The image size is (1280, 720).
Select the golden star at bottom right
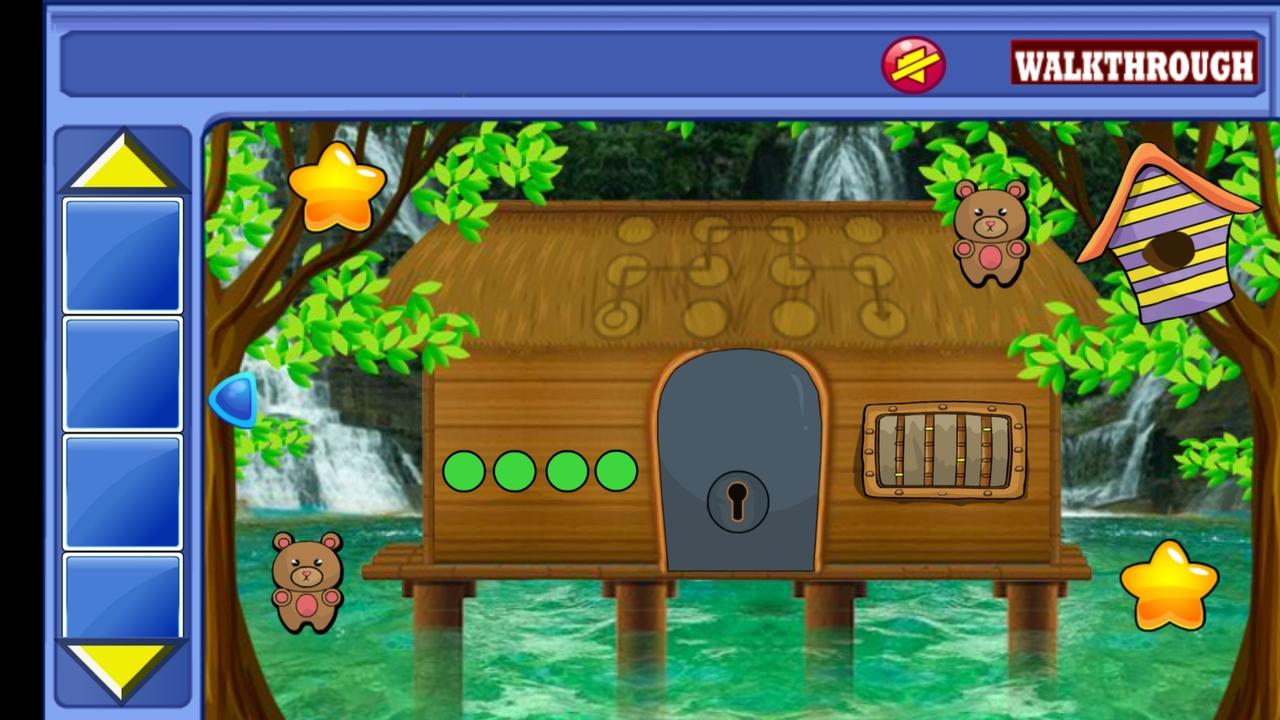coord(1172,585)
